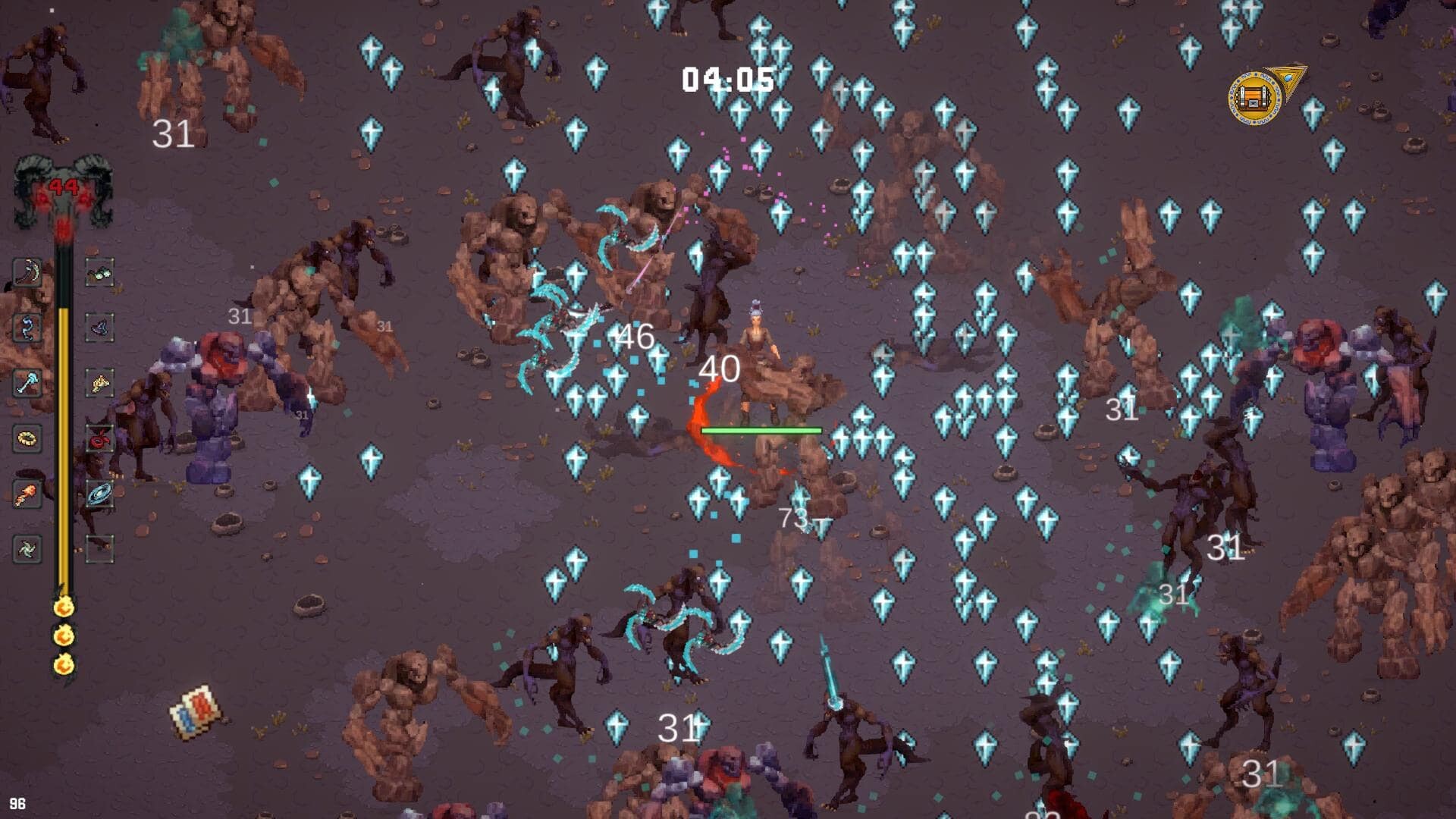Viewport: 1456px width, 819px height.
Task: Click the empty skill slot below the galaxy disc
Action: [x=99, y=550]
